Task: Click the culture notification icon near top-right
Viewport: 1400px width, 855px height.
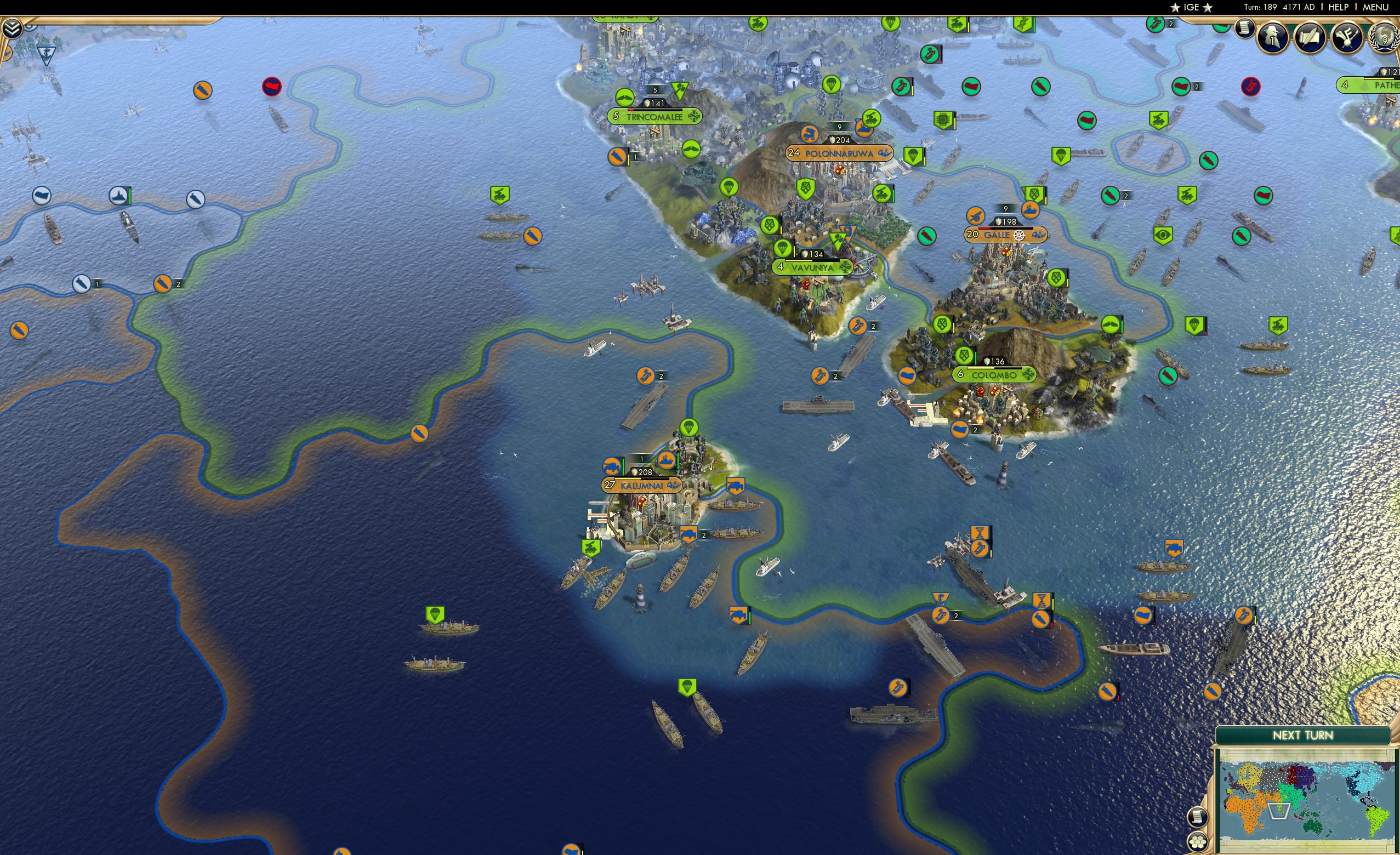Action: 1349,38
